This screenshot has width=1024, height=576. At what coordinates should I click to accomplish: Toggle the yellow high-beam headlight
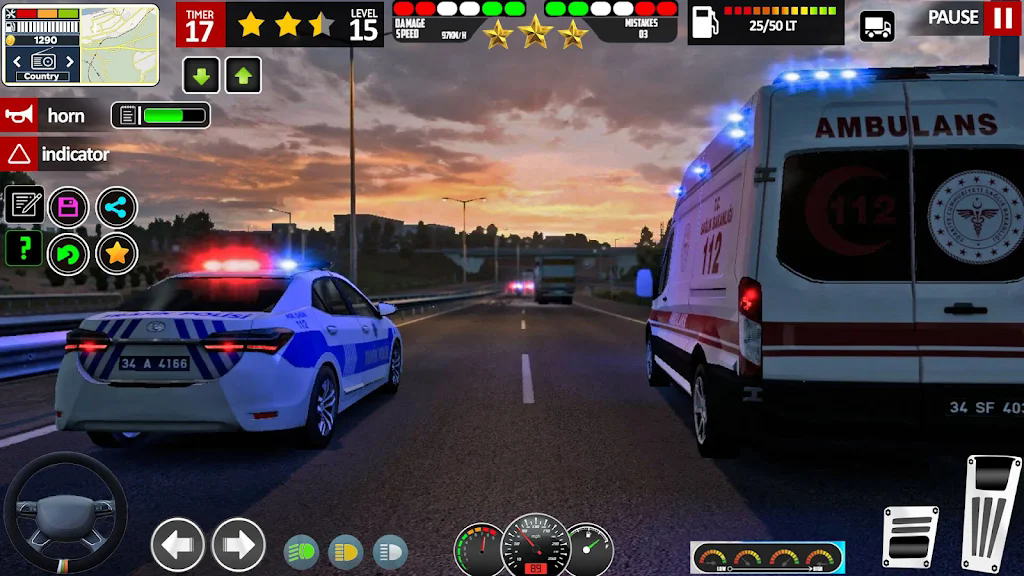[x=345, y=551]
